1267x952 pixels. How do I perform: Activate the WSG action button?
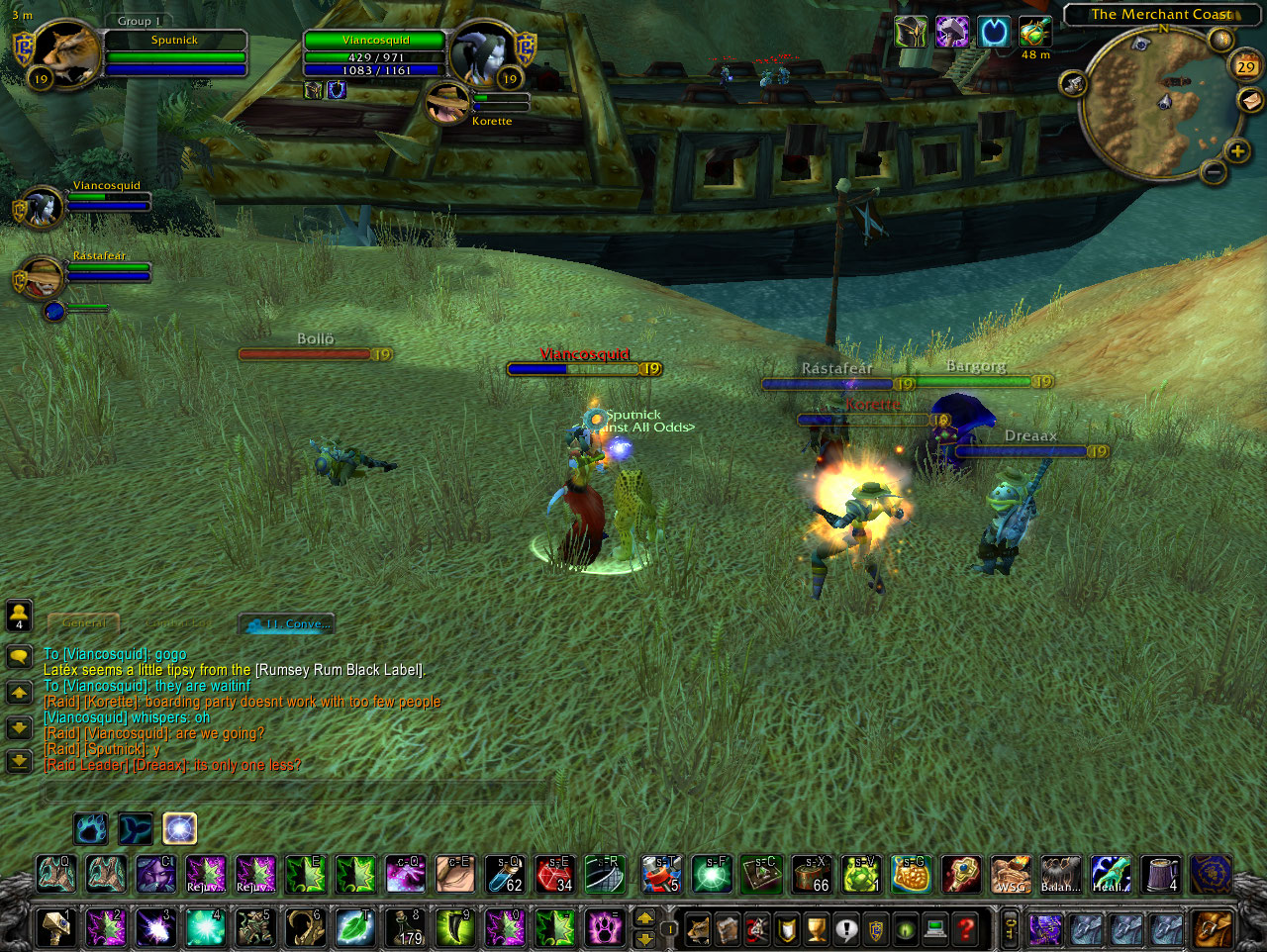(x=1011, y=875)
